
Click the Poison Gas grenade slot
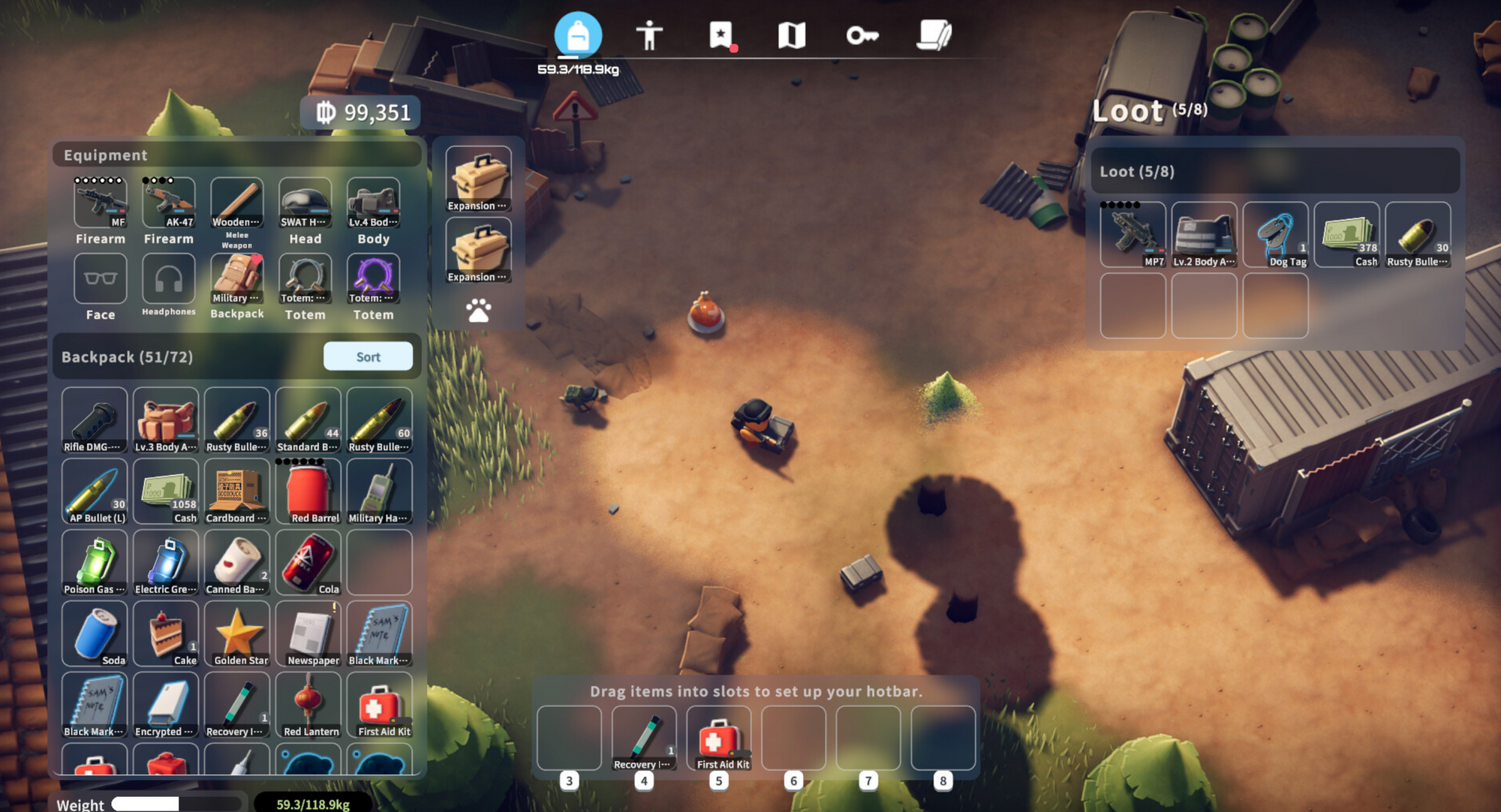coord(95,563)
